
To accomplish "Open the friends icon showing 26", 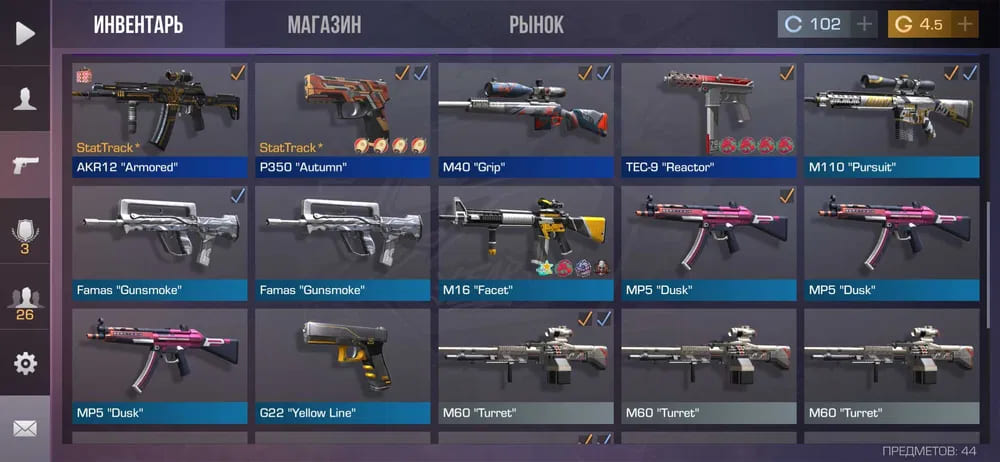I will (x=25, y=301).
